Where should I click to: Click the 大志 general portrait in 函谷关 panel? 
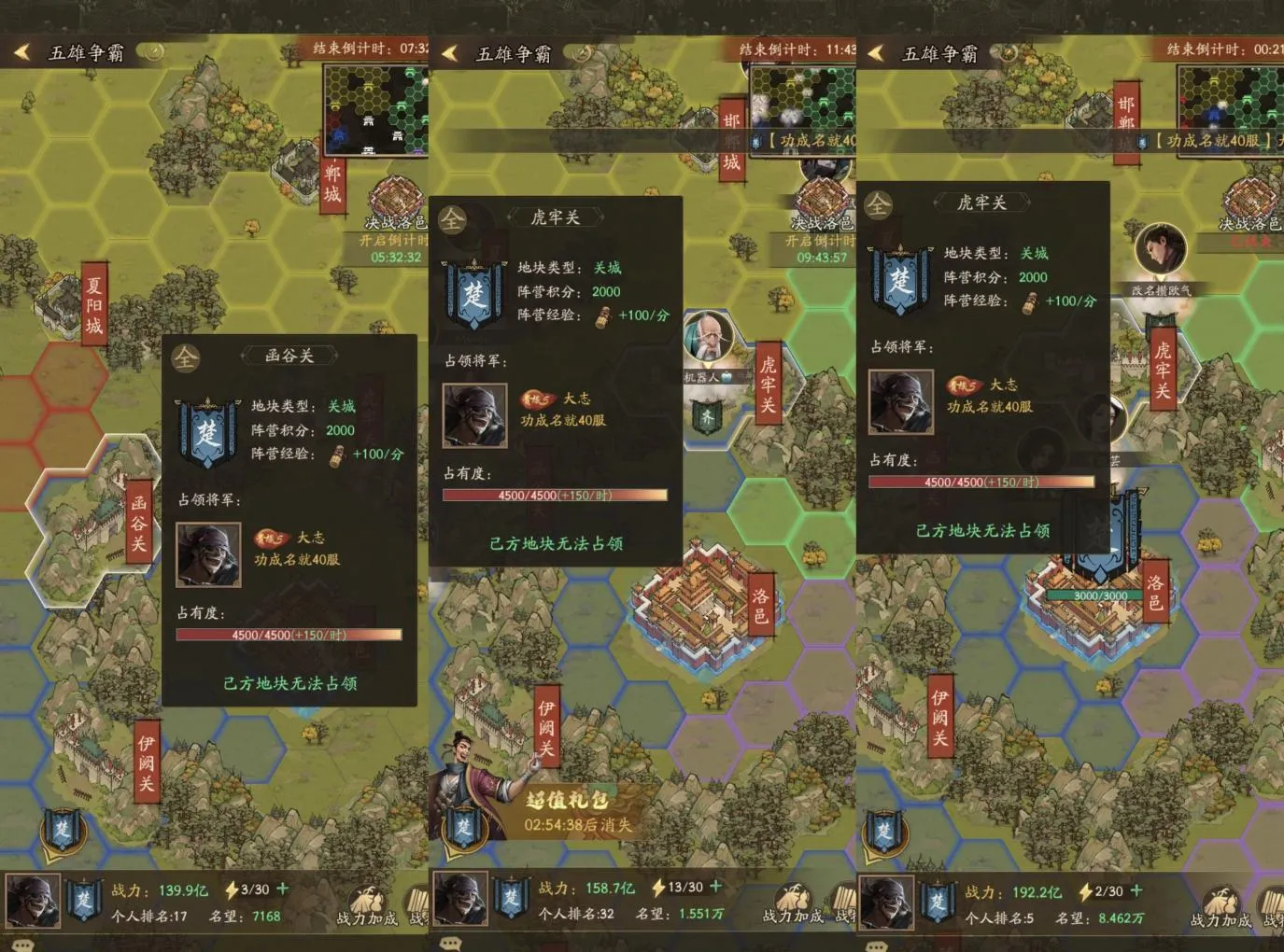tap(208, 554)
